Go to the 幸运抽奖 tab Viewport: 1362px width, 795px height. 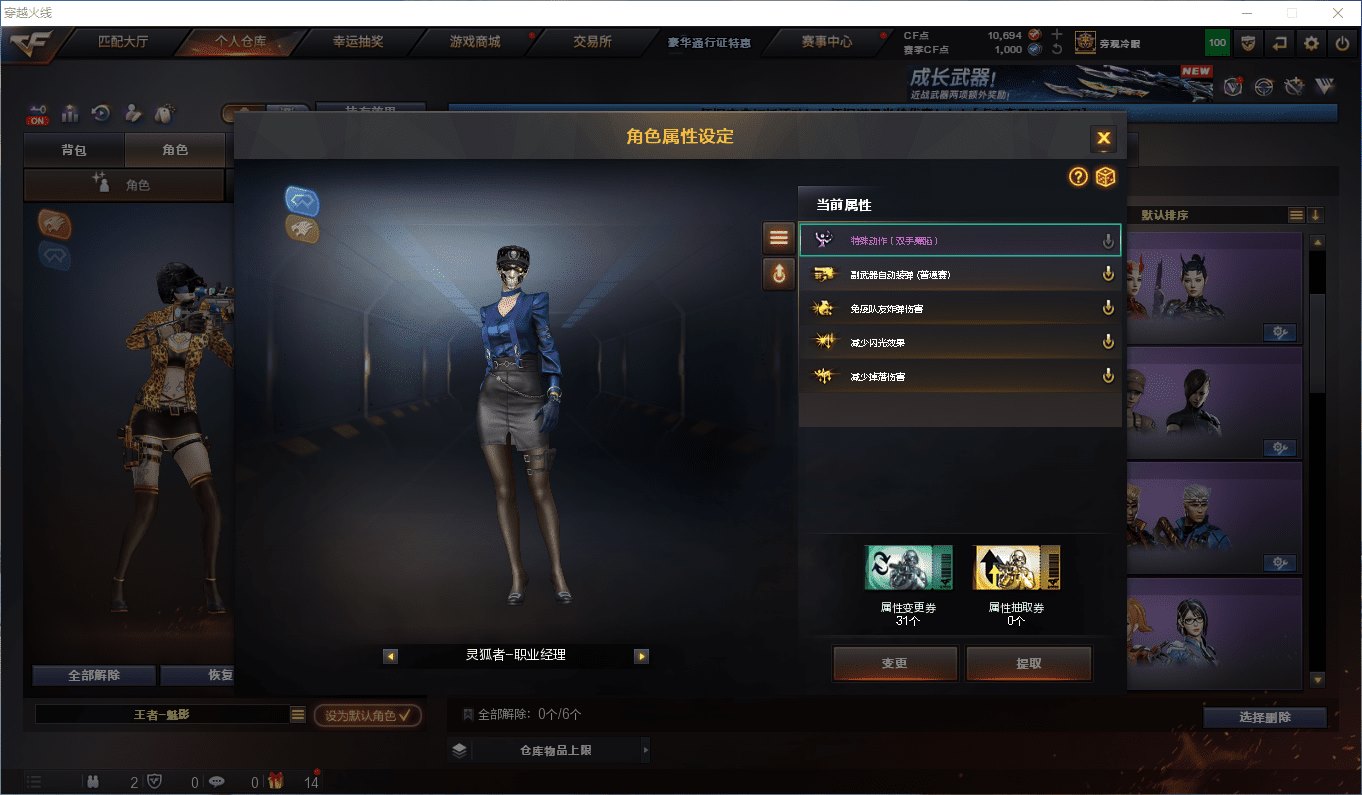click(357, 42)
